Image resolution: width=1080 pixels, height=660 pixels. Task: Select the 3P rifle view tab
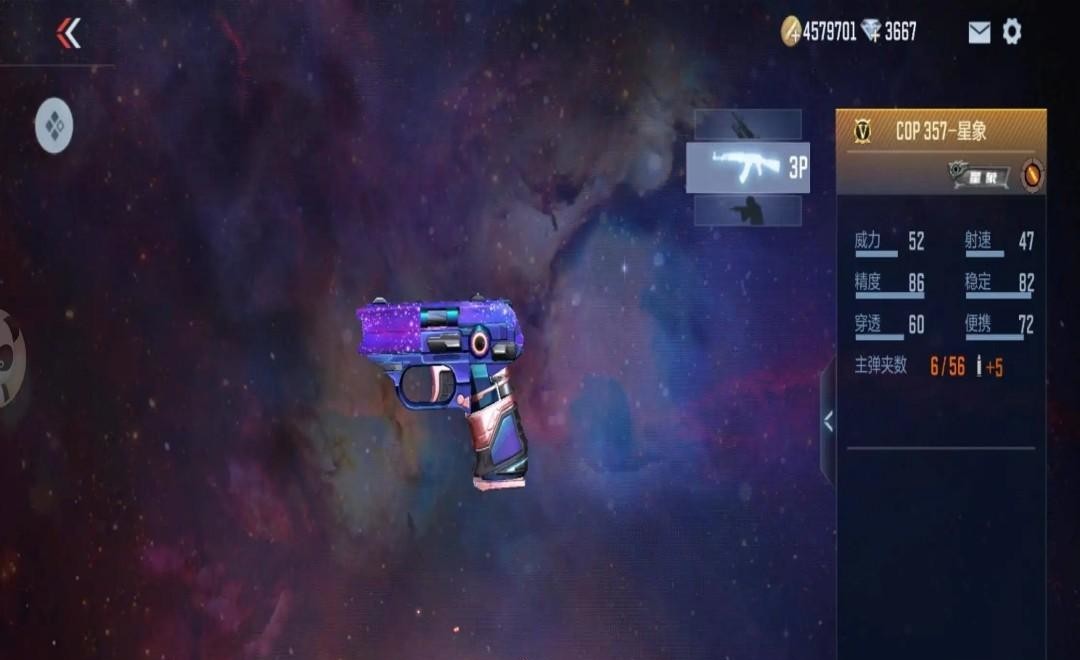(747, 168)
